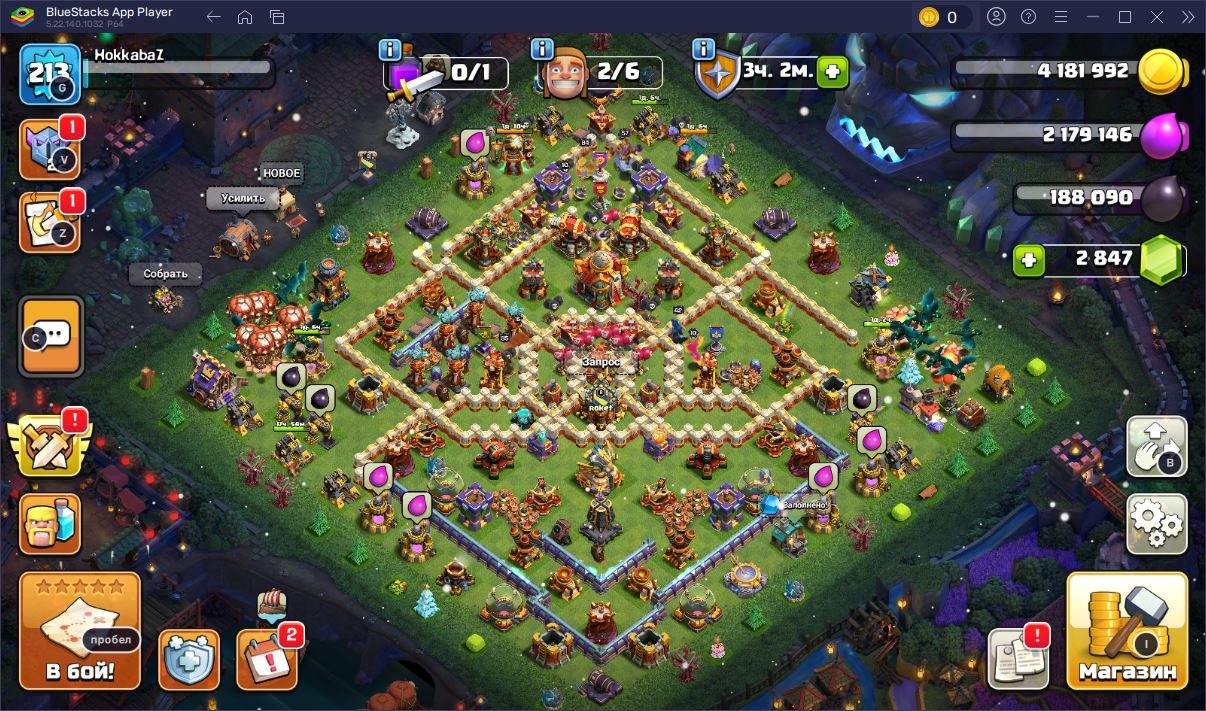Open the game settings gear
Viewport: 1206px width, 711px height.
1156,523
